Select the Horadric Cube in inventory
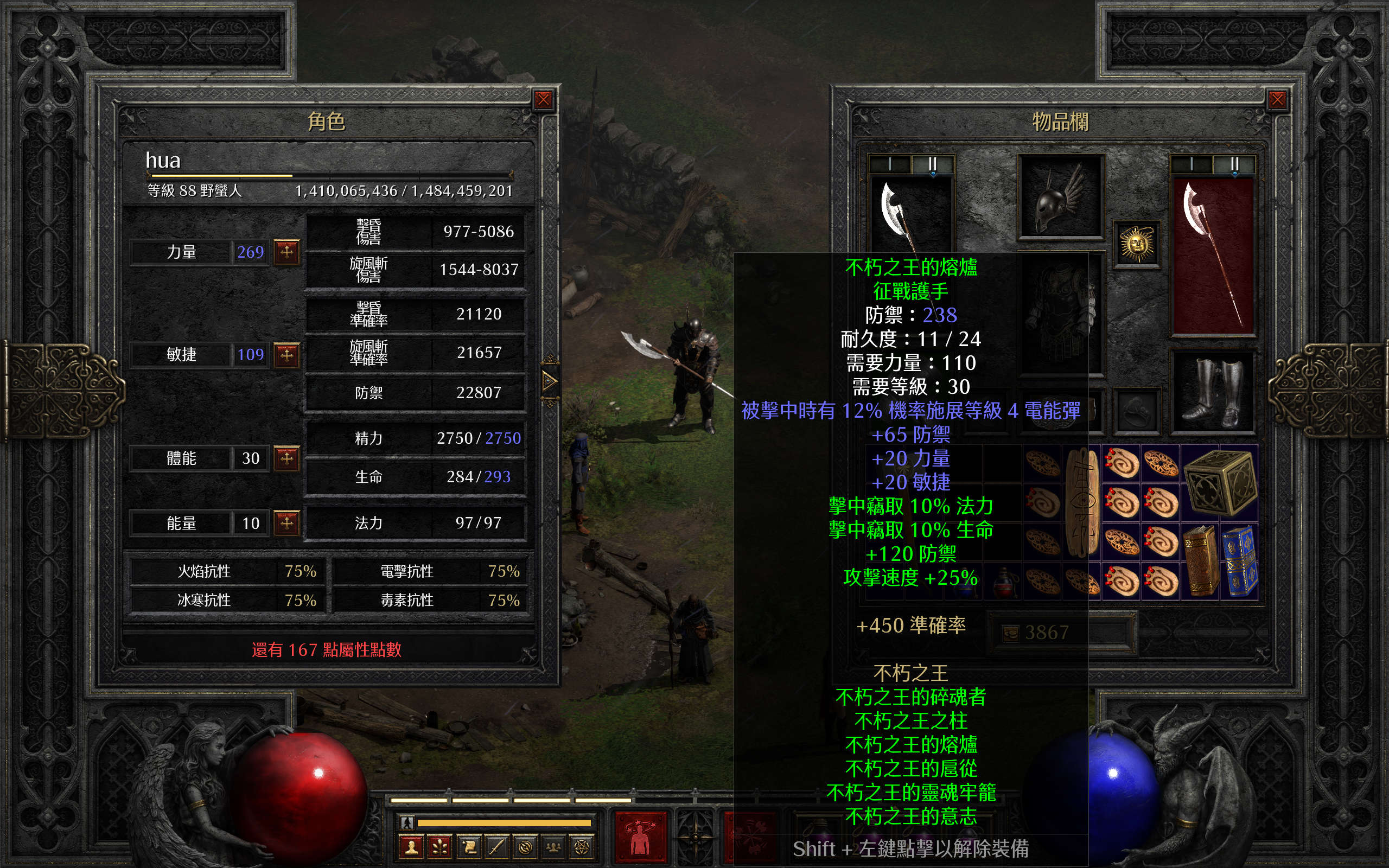 1219,483
